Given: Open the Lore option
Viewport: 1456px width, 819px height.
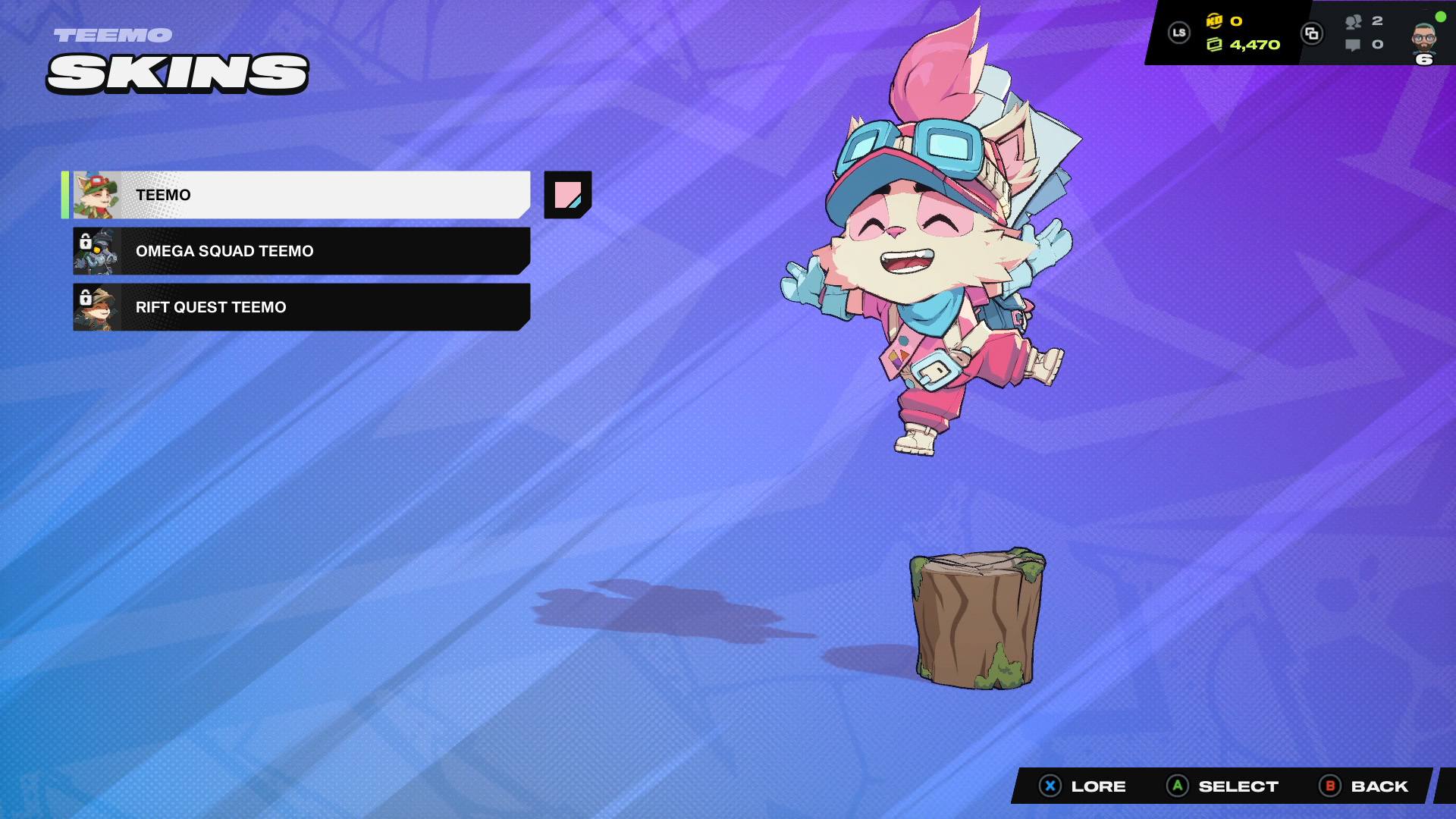Looking at the screenshot, I should [x=1083, y=786].
